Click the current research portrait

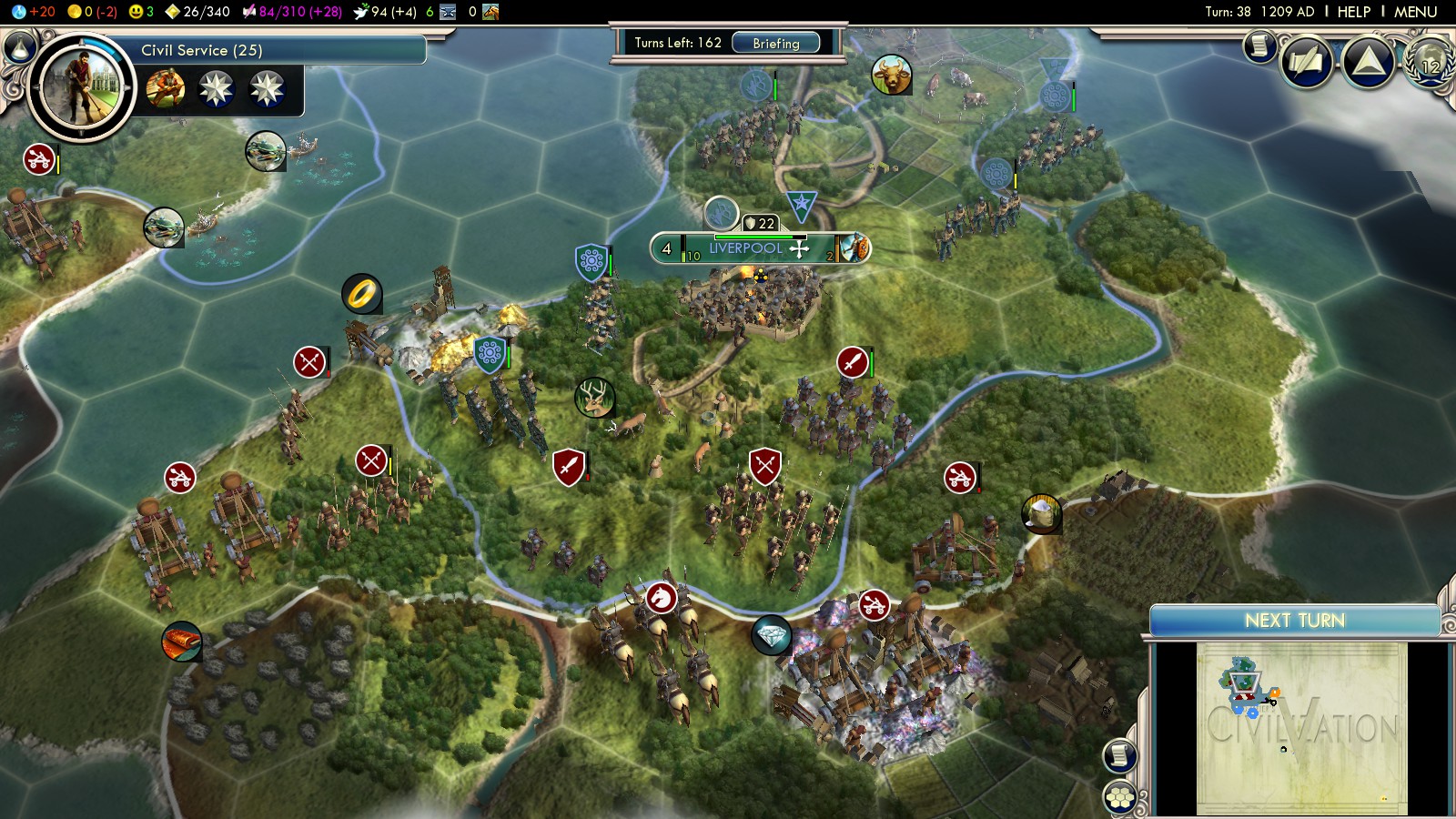[81, 87]
